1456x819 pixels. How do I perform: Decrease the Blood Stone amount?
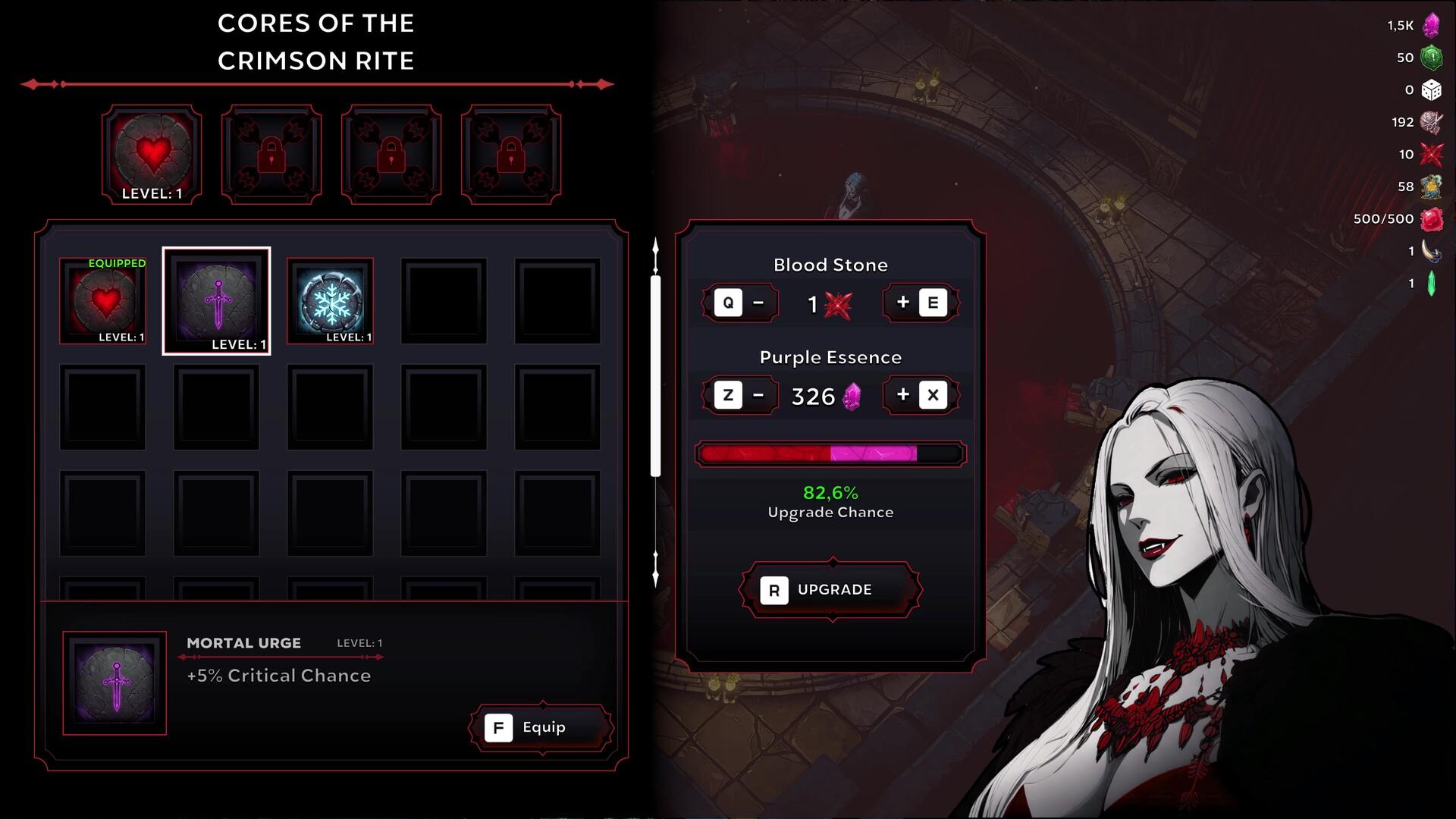click(741, 303)
